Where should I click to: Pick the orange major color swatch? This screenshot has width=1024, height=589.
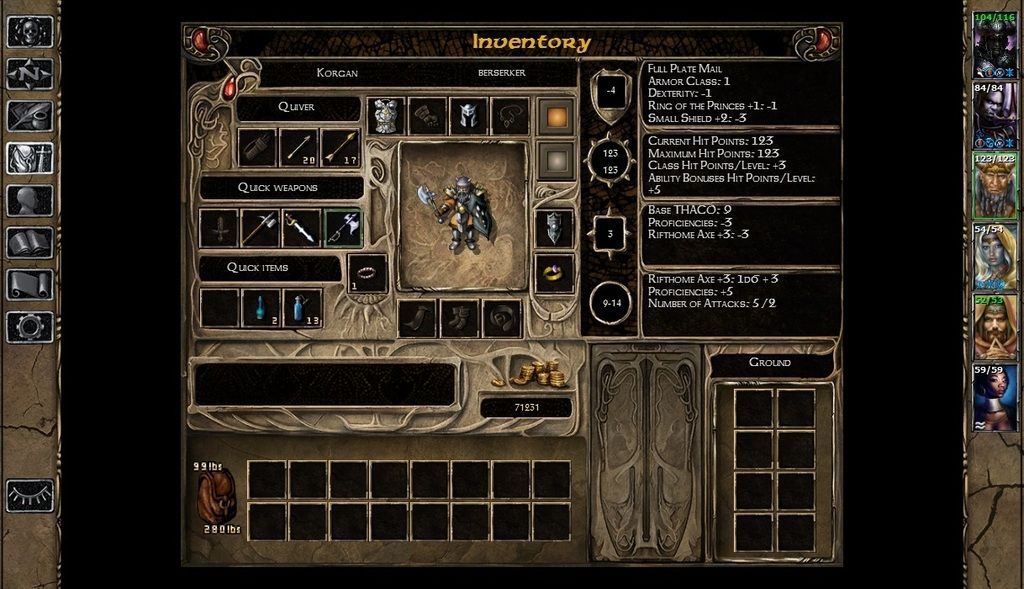555,115
